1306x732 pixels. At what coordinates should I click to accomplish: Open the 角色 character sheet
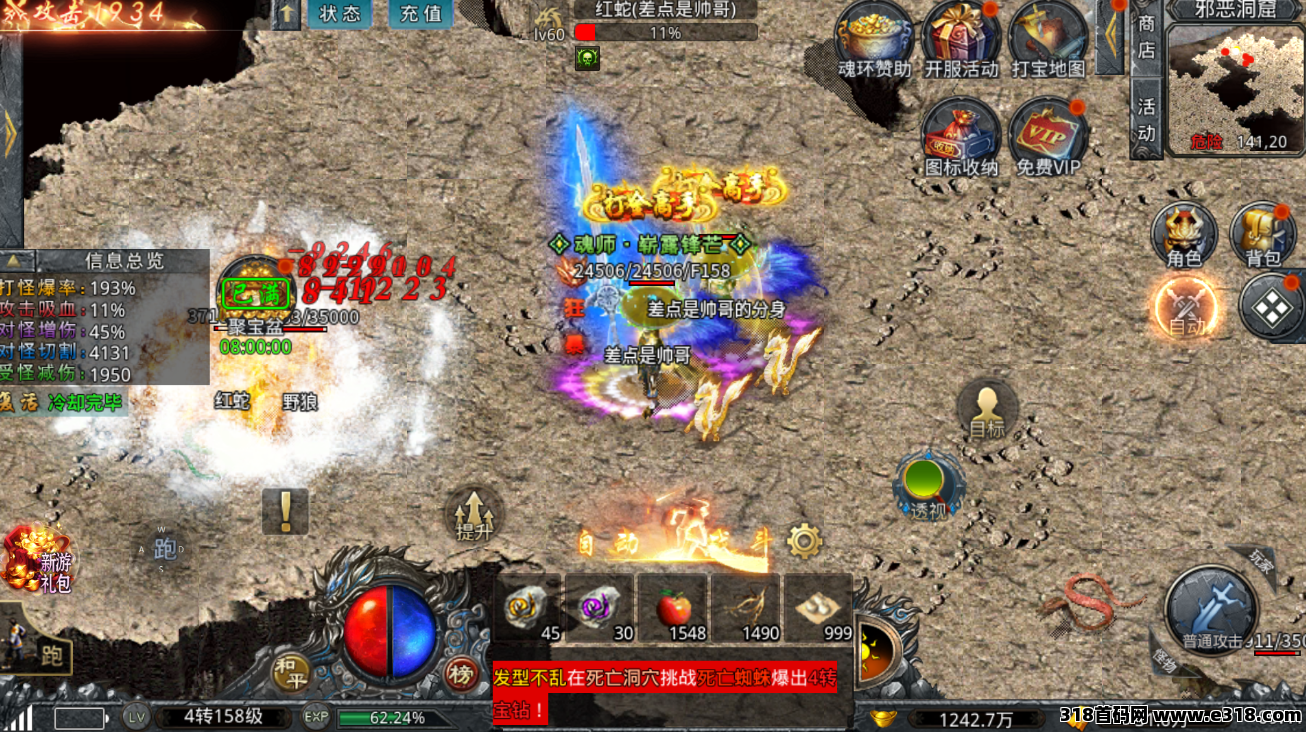click(x=1183, y=236)
